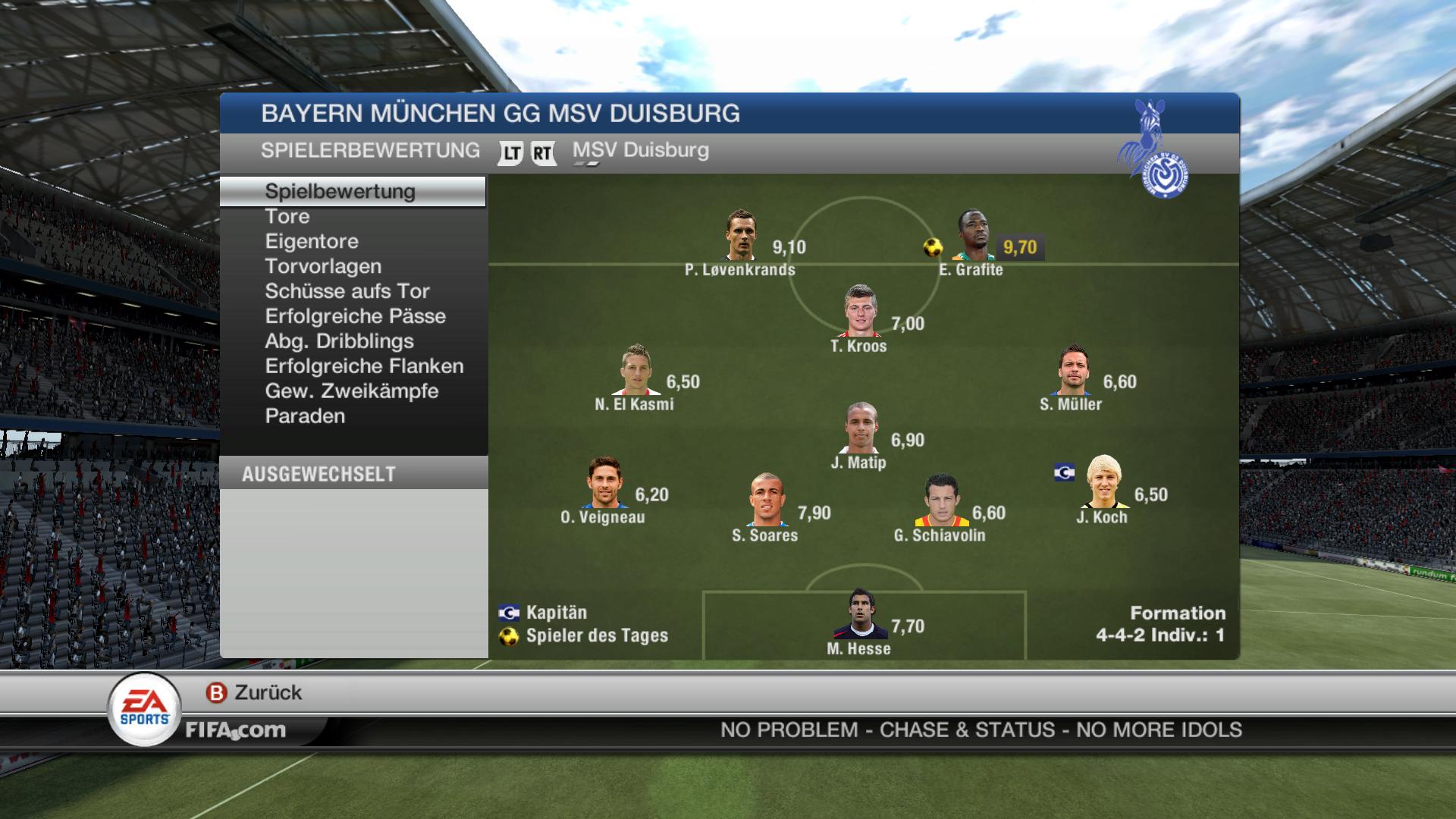The image size is (1456, 819).
Task: Select the Spielbewertung stat category
Action: click(x=340, y=191)
